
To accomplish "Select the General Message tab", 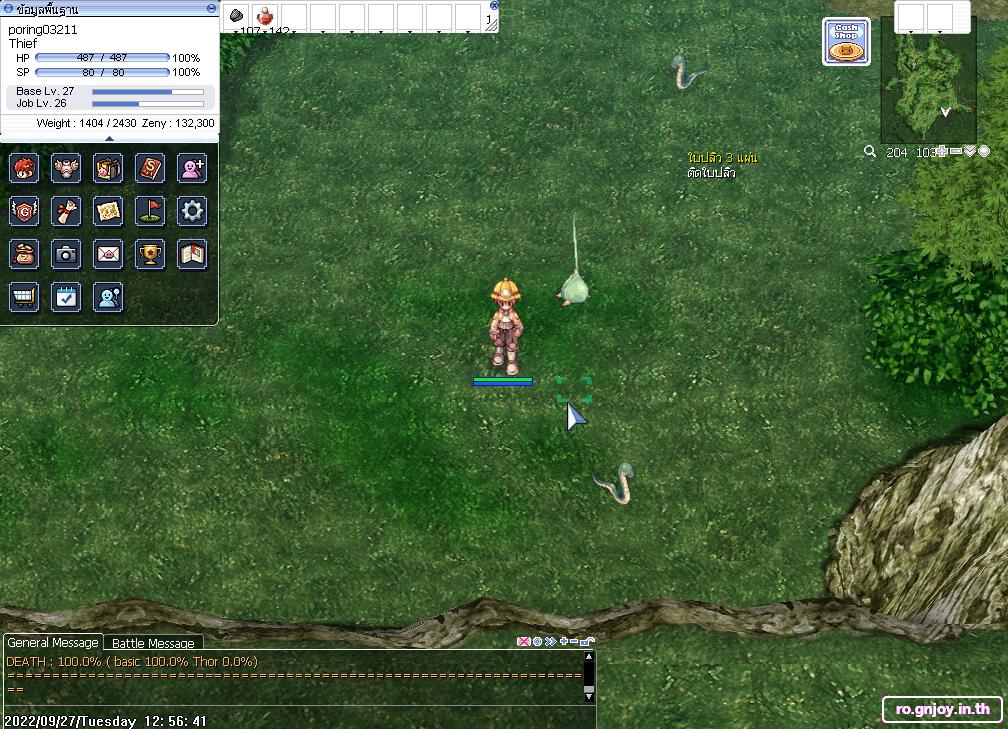I will click(x=53, y=643).
